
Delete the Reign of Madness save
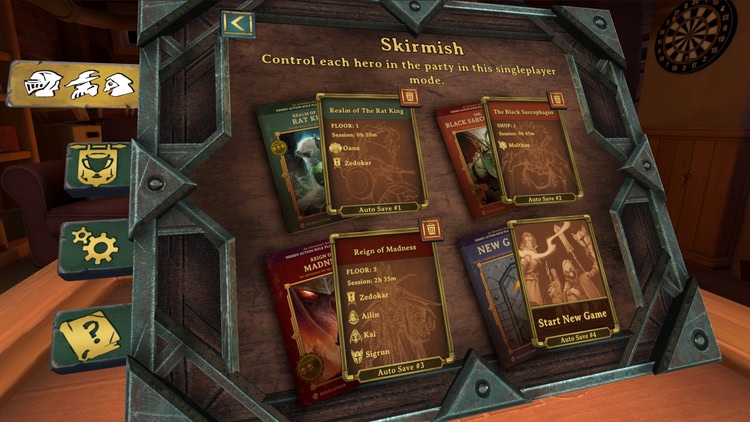(430, 231)
